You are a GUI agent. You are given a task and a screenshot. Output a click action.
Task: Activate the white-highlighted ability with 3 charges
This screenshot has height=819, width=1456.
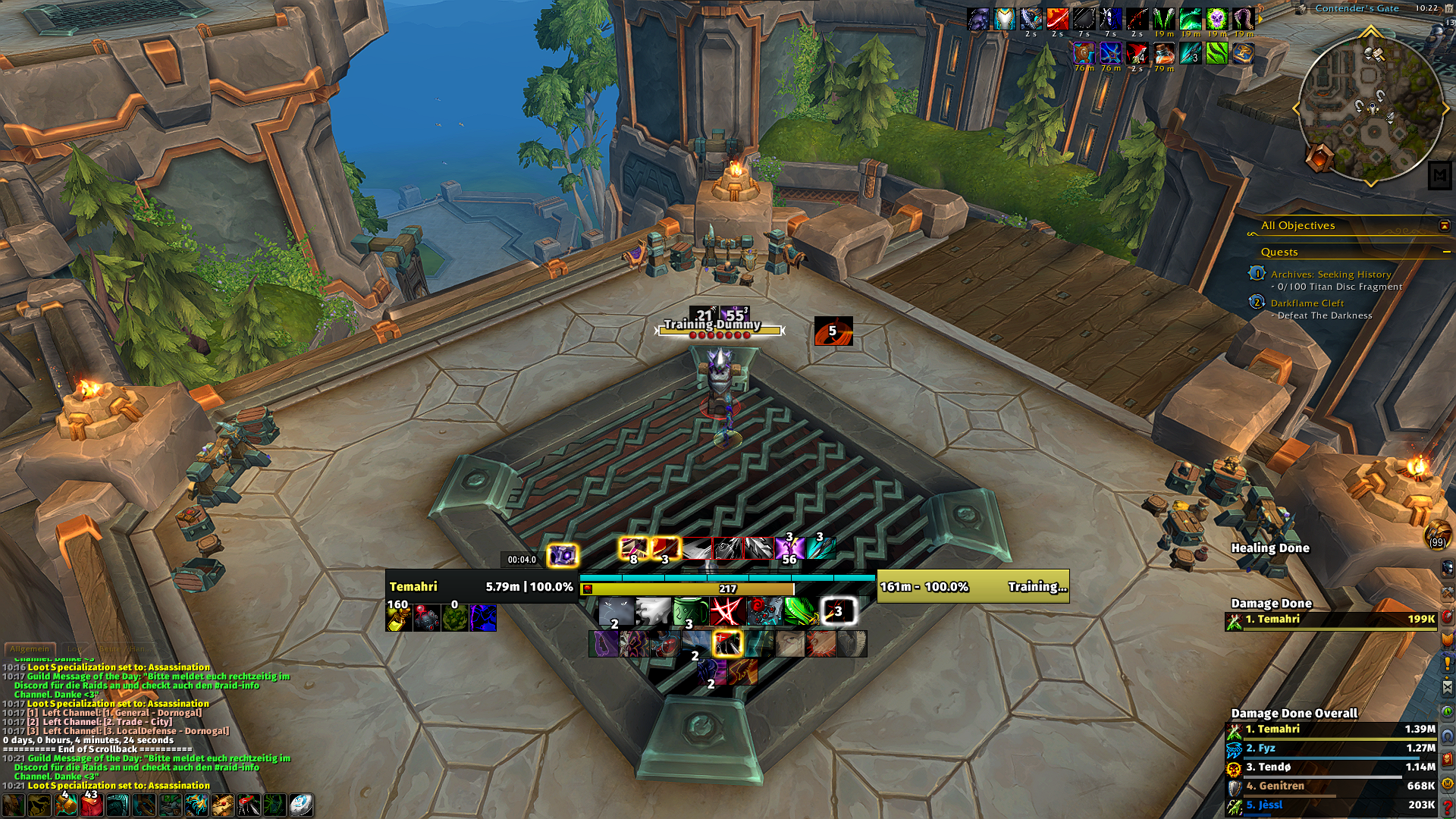837,611
